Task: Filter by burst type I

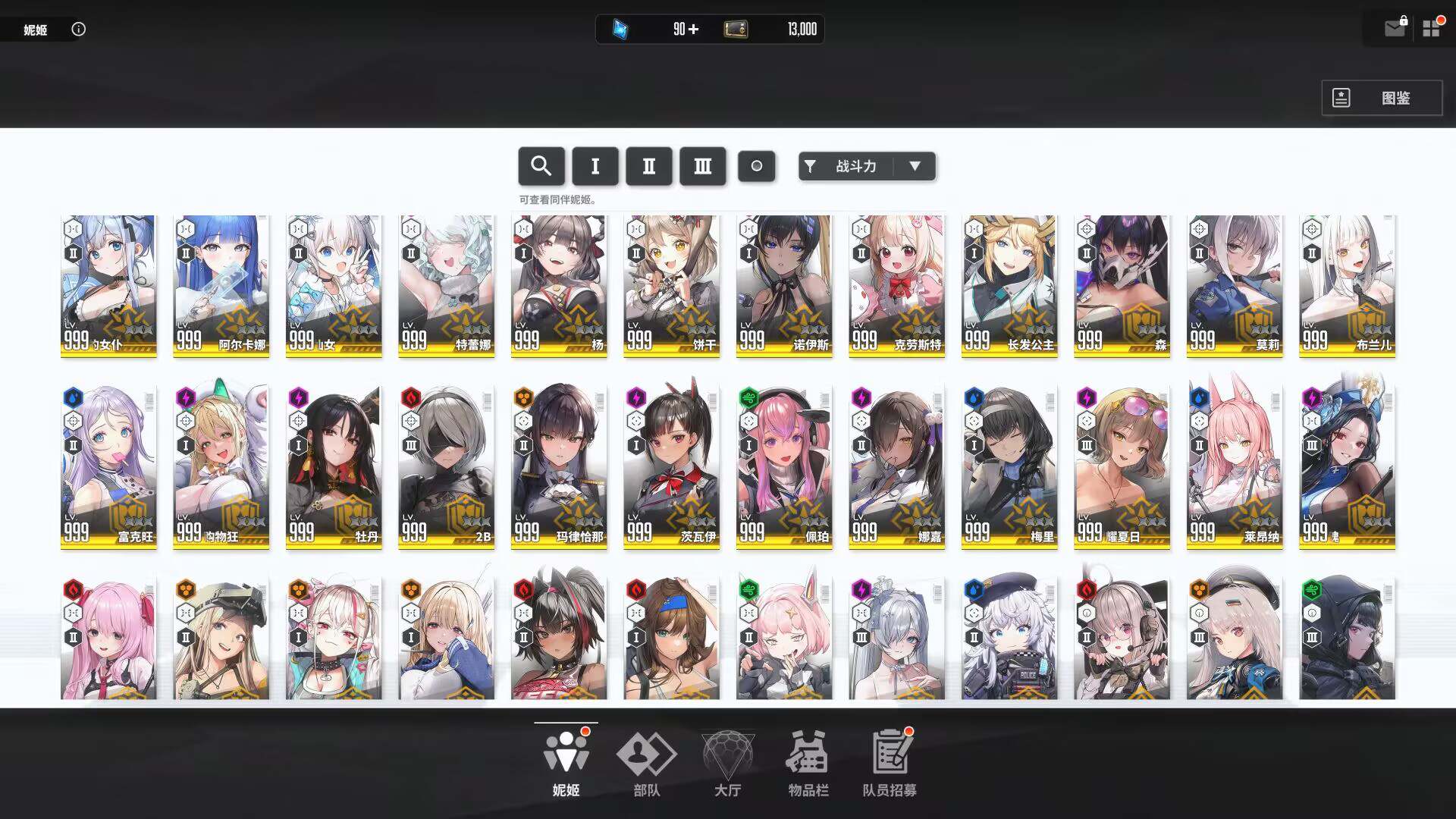Action: (595, 166)
